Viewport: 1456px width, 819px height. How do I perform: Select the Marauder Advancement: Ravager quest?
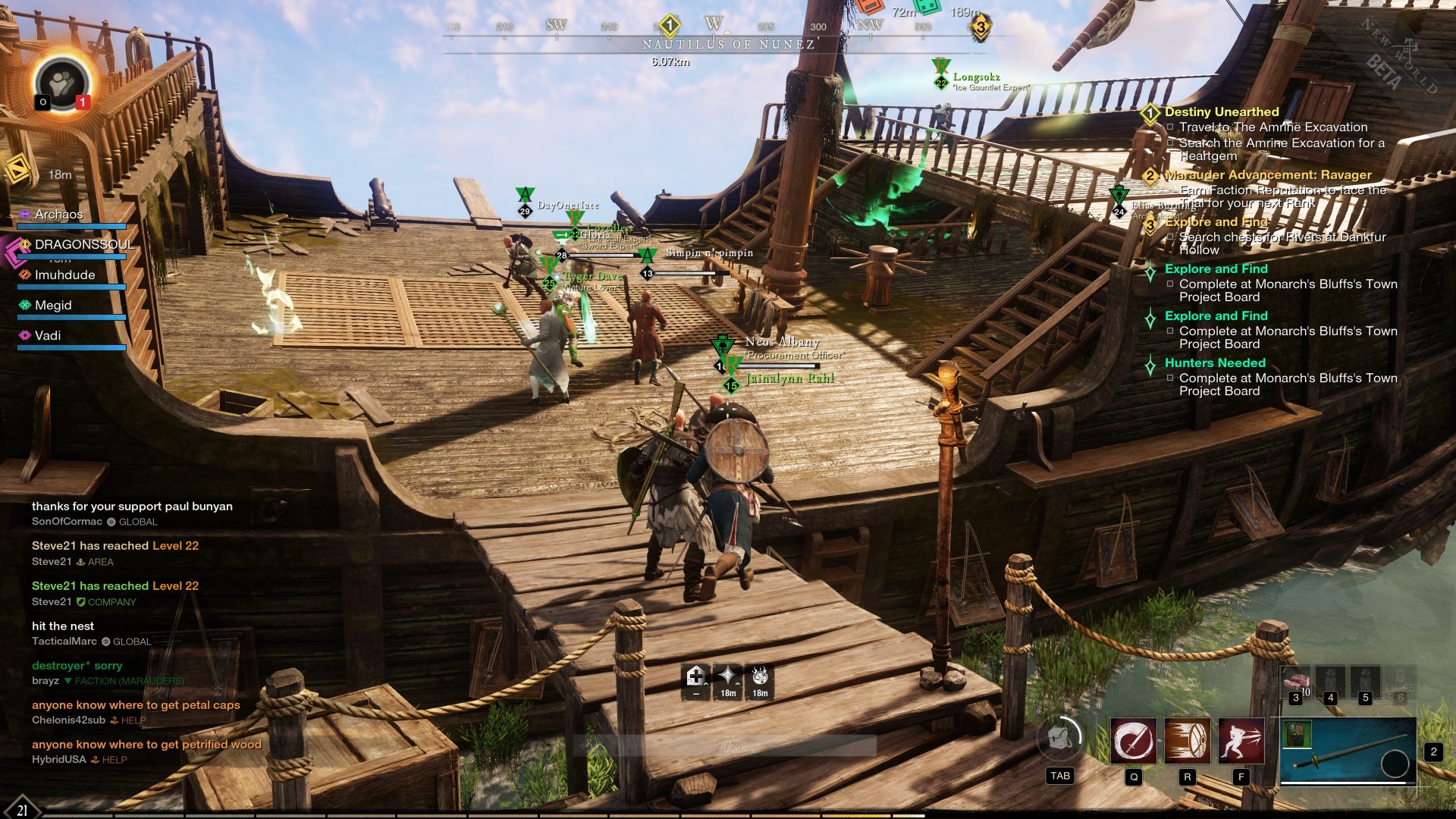1268,175
